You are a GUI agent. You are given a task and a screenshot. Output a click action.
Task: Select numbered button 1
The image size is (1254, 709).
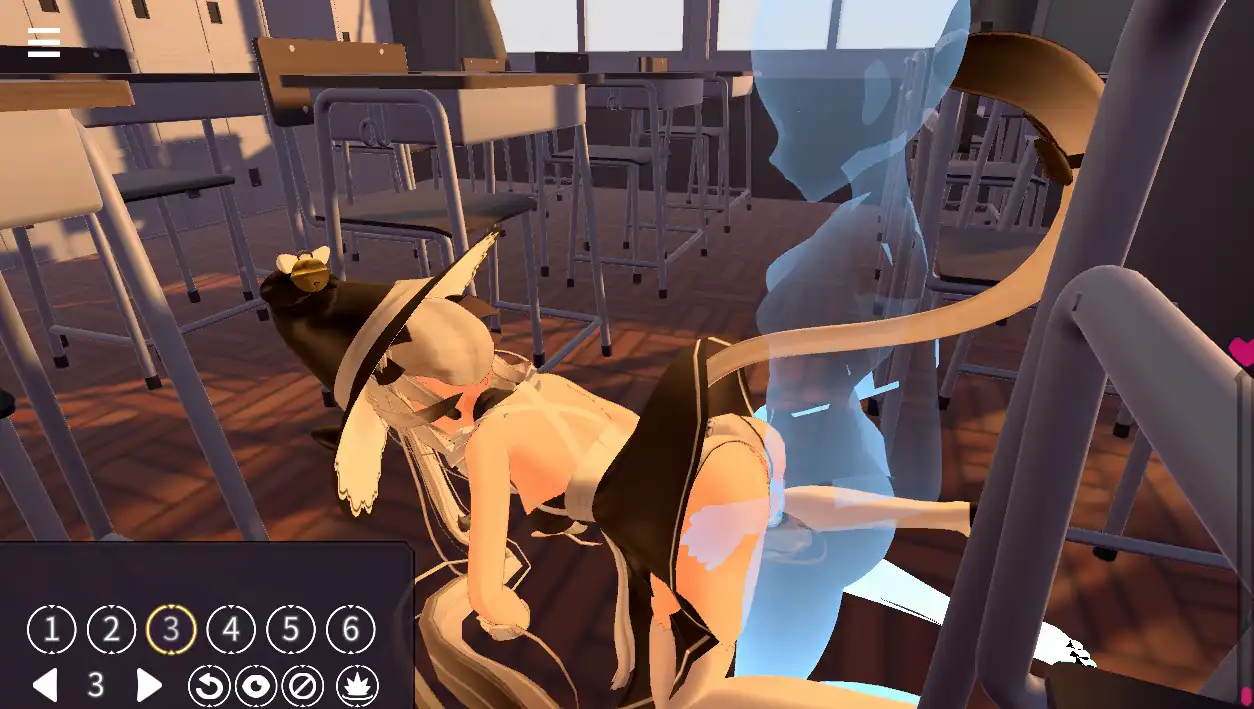51,630
